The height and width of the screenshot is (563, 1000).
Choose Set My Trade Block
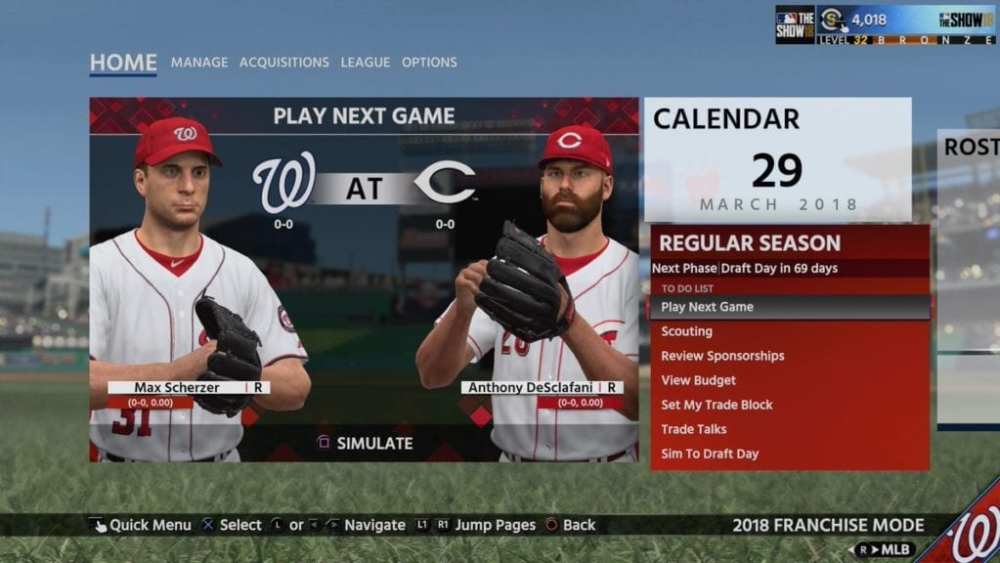click(x=716, y=405)
